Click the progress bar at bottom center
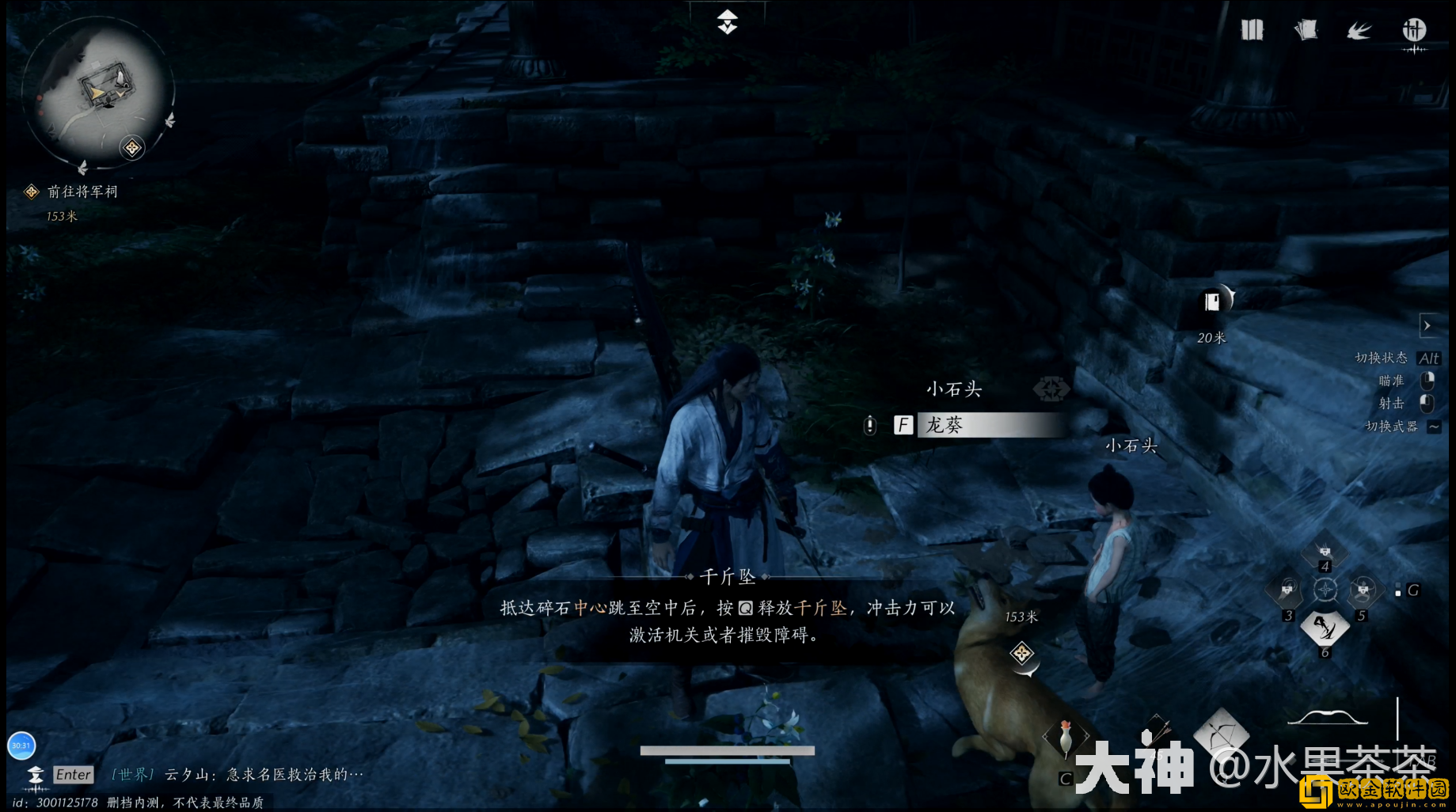Viewport: 1456px width, 812px height. coord(728,750)
